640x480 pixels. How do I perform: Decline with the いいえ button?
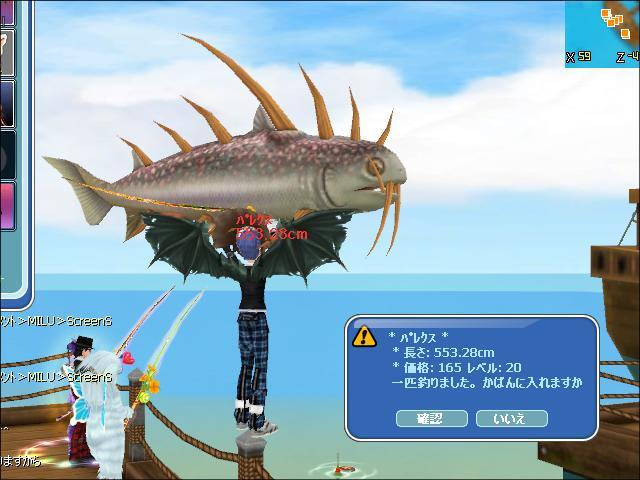[509, 418]
